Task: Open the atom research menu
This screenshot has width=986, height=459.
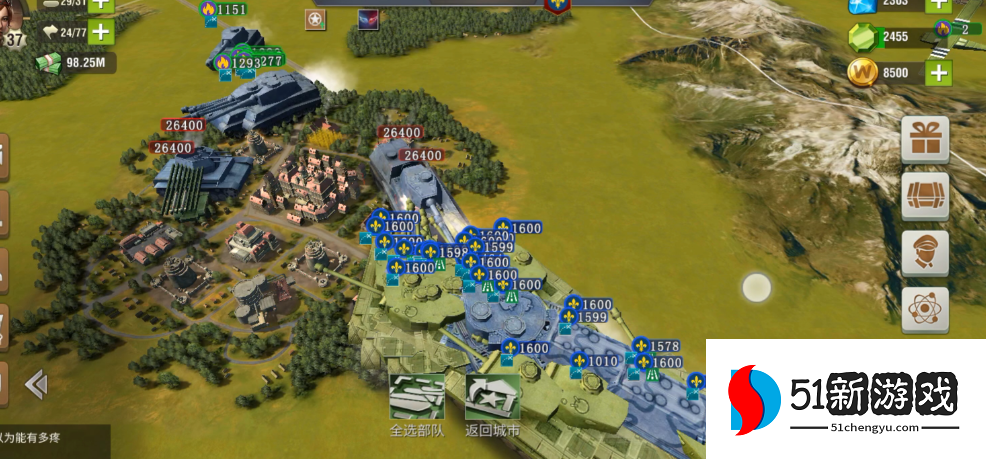Action: coord(925,310)
